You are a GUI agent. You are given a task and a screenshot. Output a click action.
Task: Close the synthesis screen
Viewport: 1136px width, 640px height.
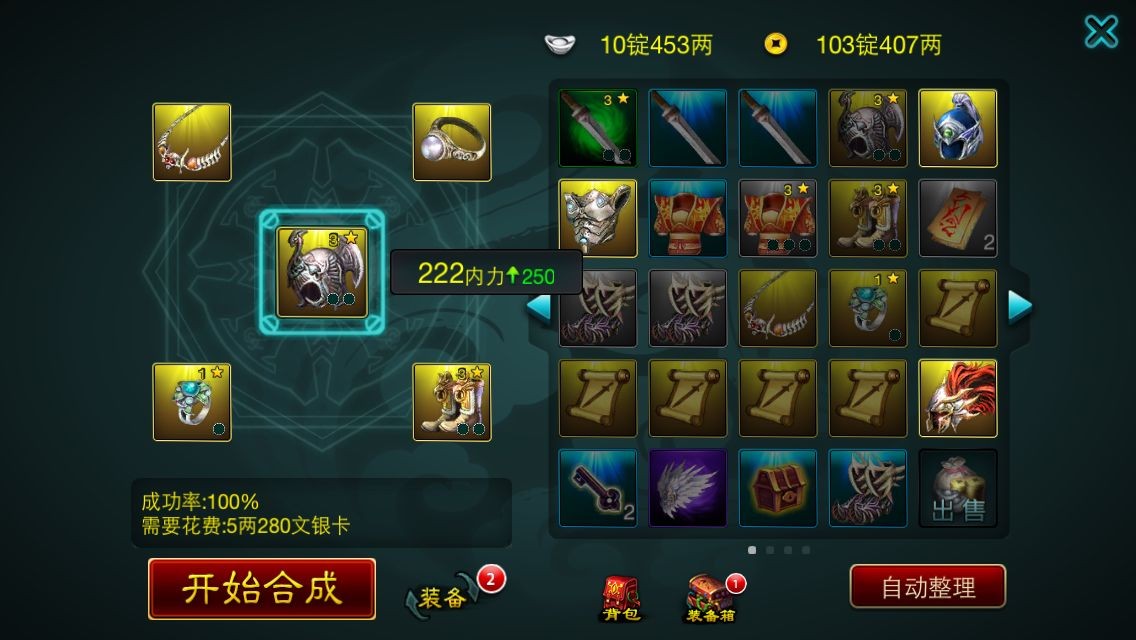[x=1101, y=32]
